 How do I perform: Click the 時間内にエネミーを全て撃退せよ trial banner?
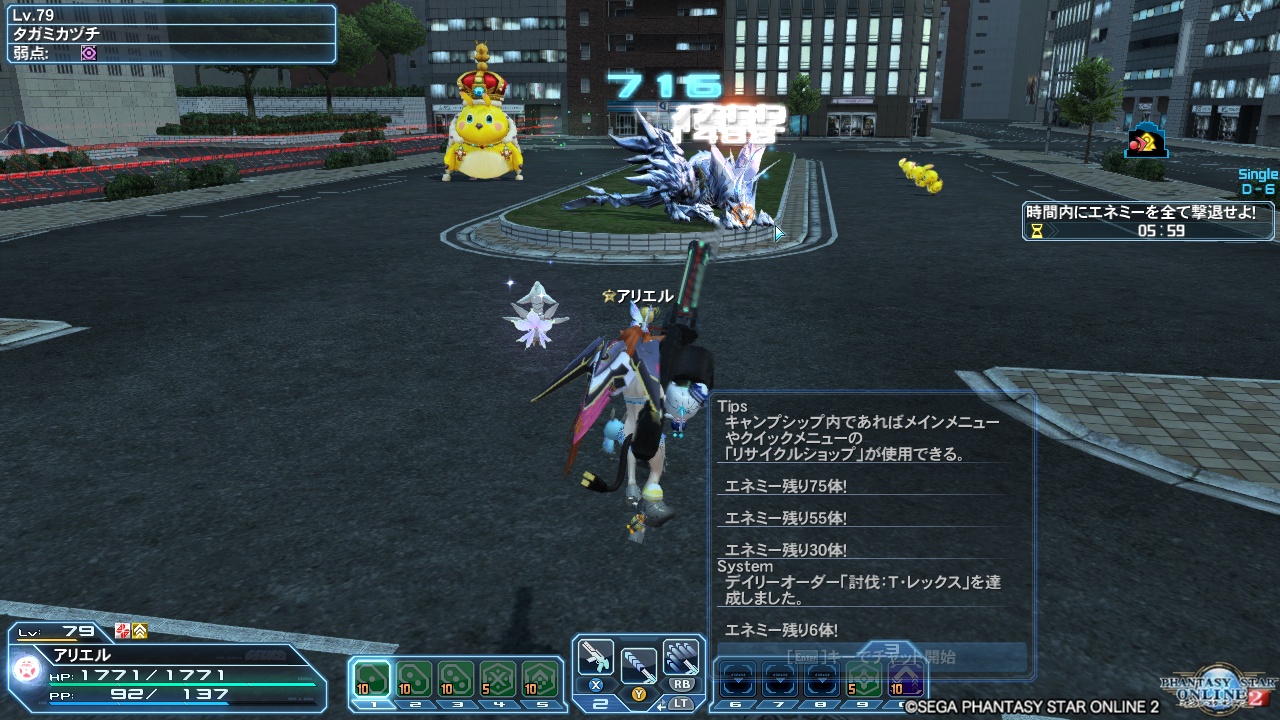(1138, 214)
